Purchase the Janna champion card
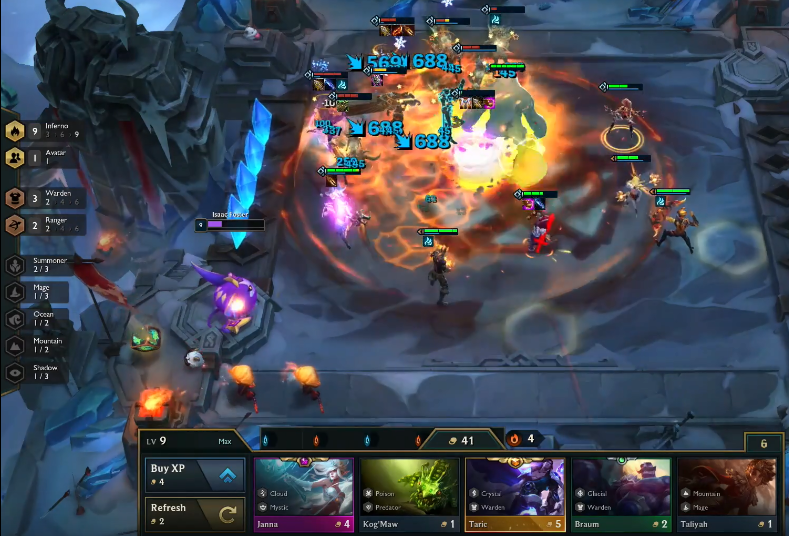The image size is (789, 536). click(305, 494)
